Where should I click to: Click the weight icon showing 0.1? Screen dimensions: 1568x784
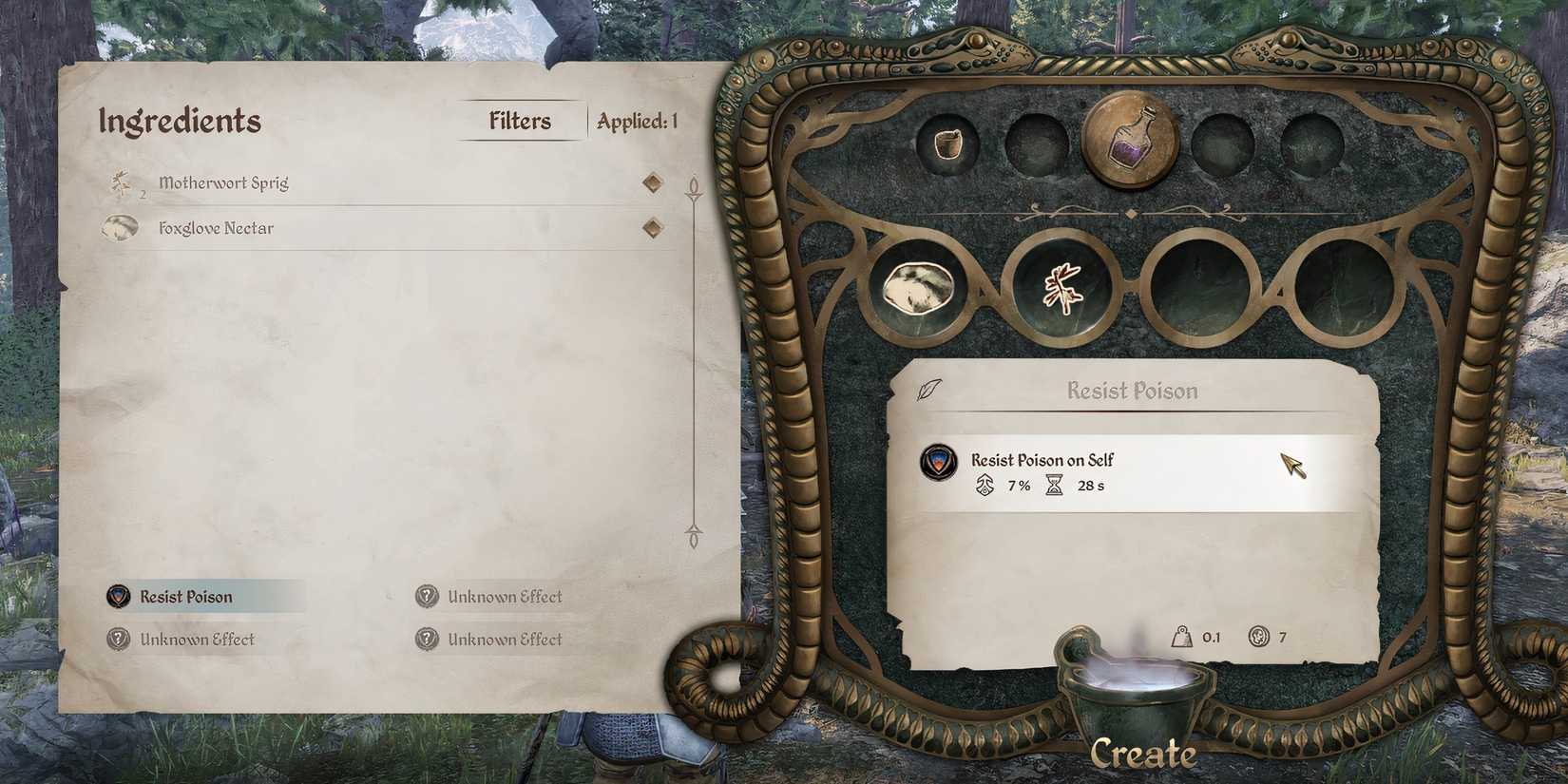(1180, 637)
